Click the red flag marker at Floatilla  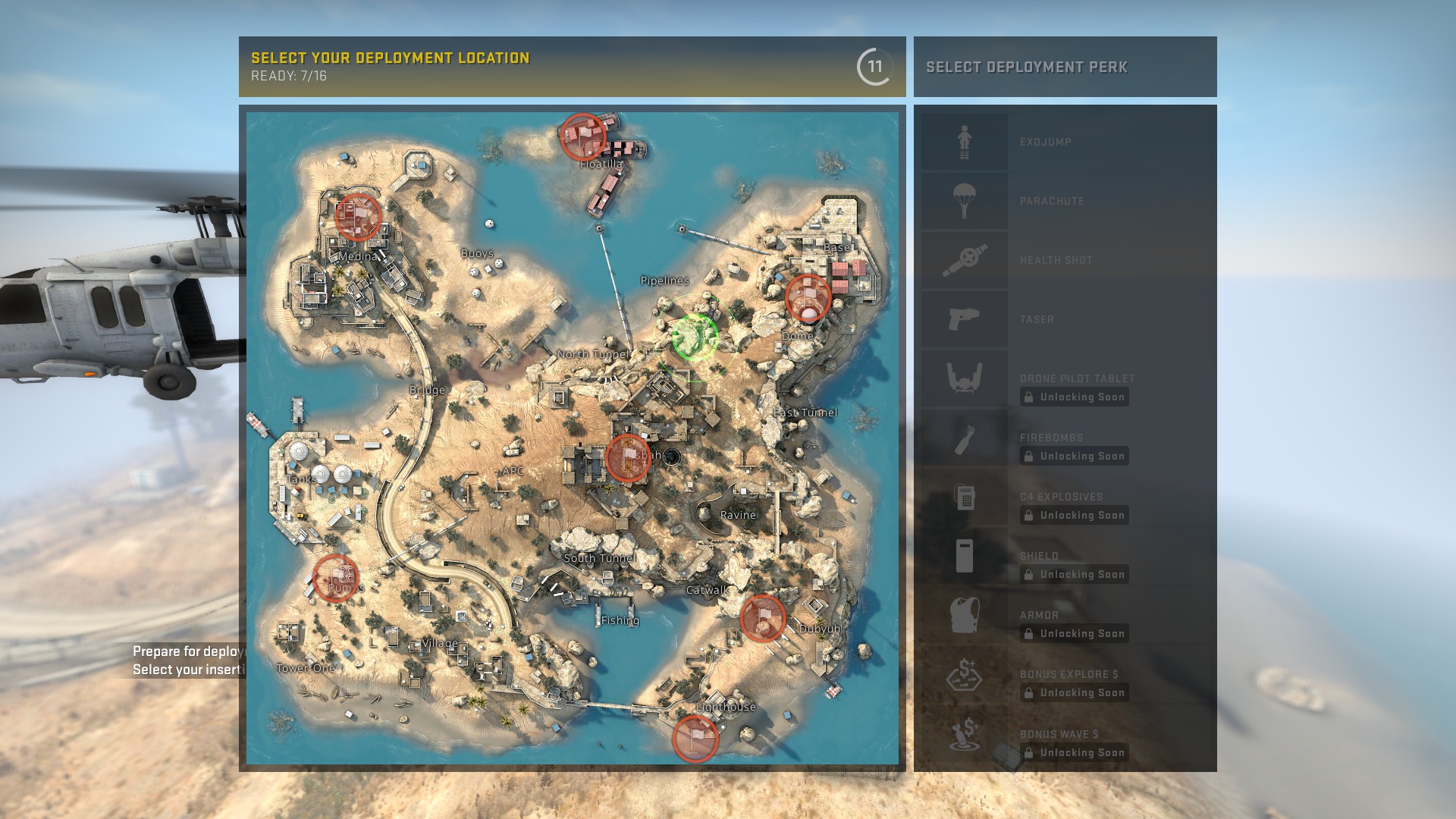click(x=582, y=136)
